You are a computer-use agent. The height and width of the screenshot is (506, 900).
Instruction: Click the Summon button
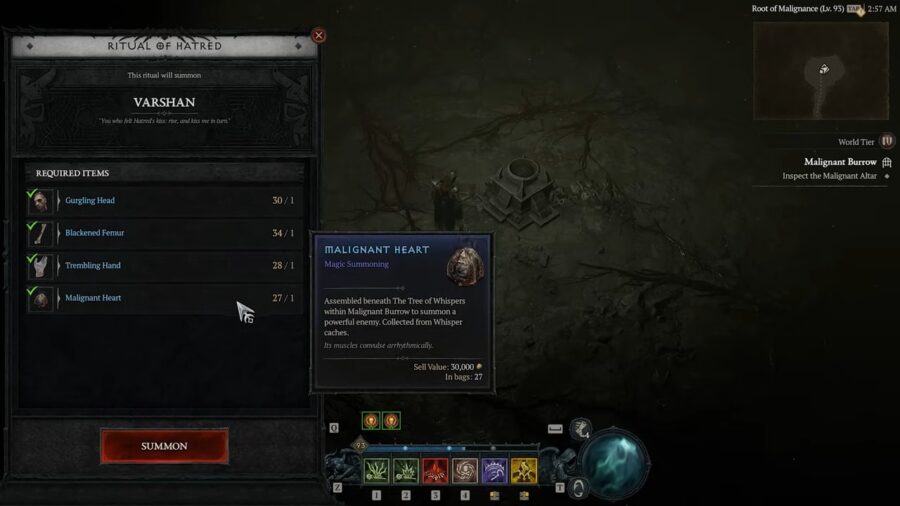click(x=164, y=446)
